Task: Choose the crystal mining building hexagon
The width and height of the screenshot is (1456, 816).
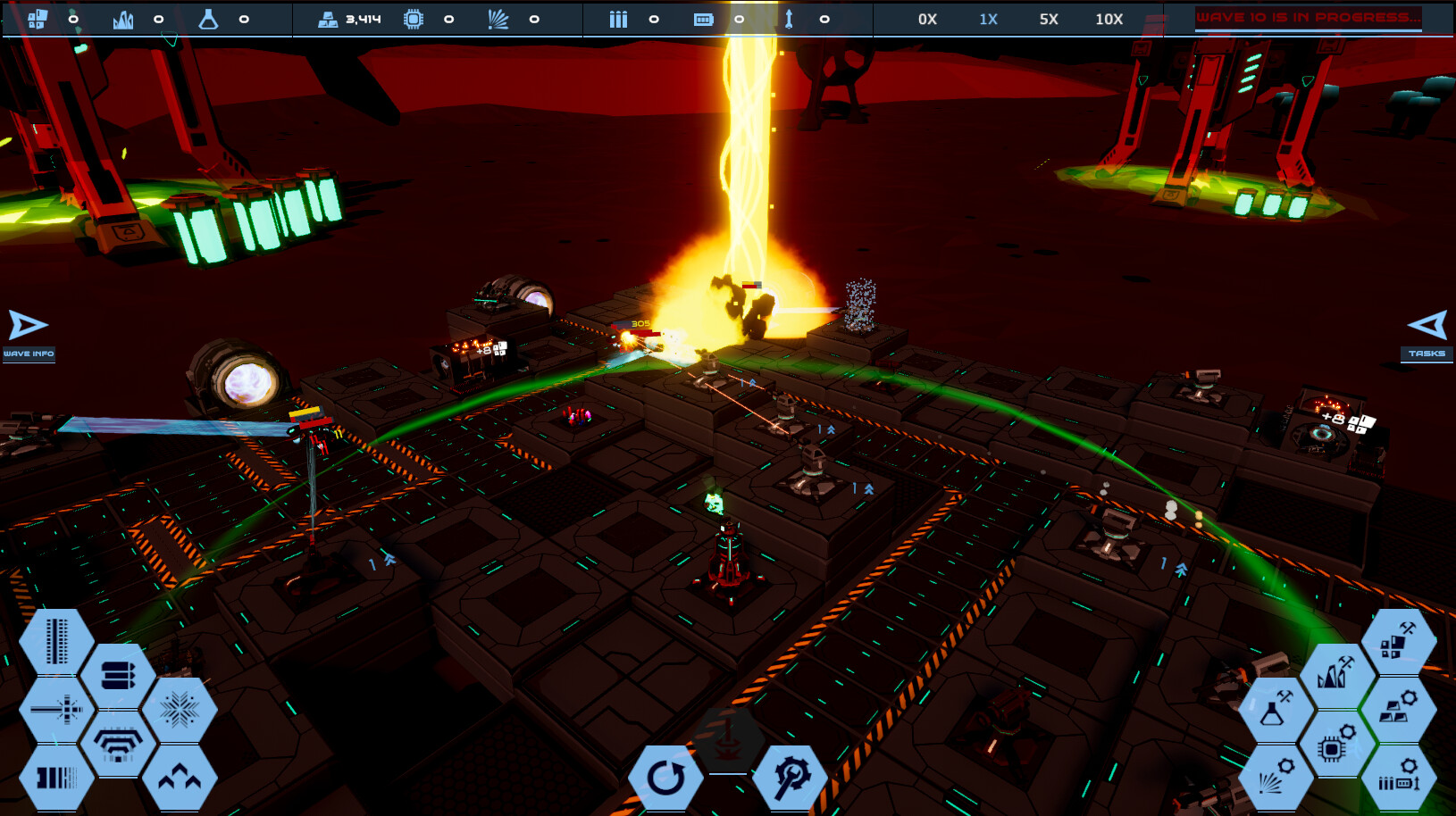Action: tap(1337, 676)
